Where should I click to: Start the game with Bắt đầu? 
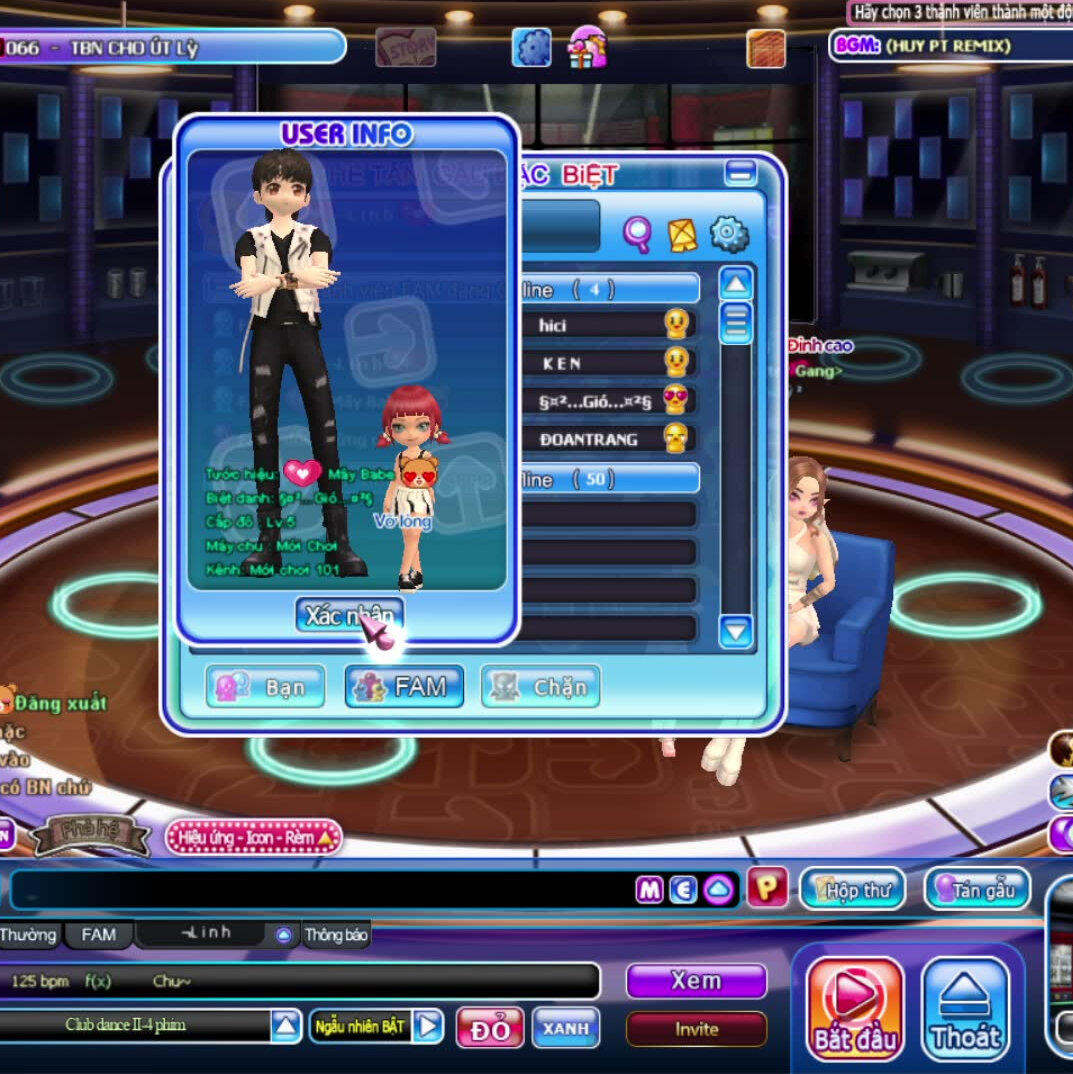pos(854,1008)
